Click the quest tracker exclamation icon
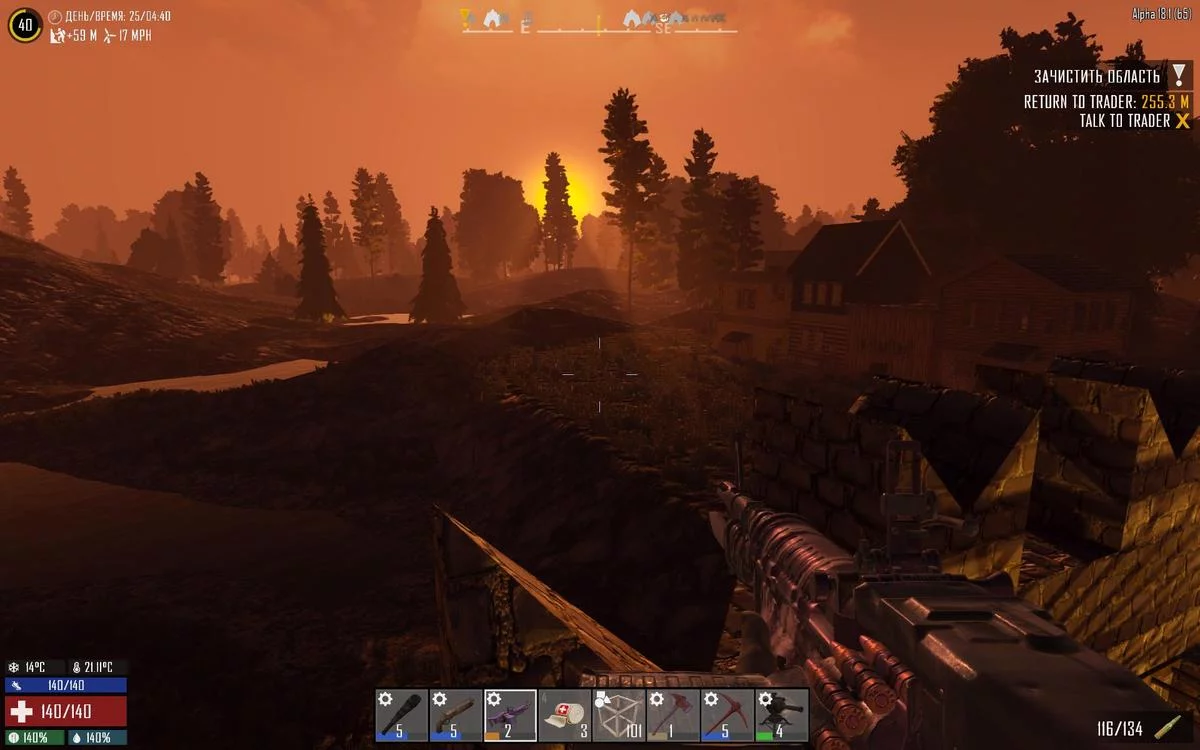 click(x=1181, y=76)
